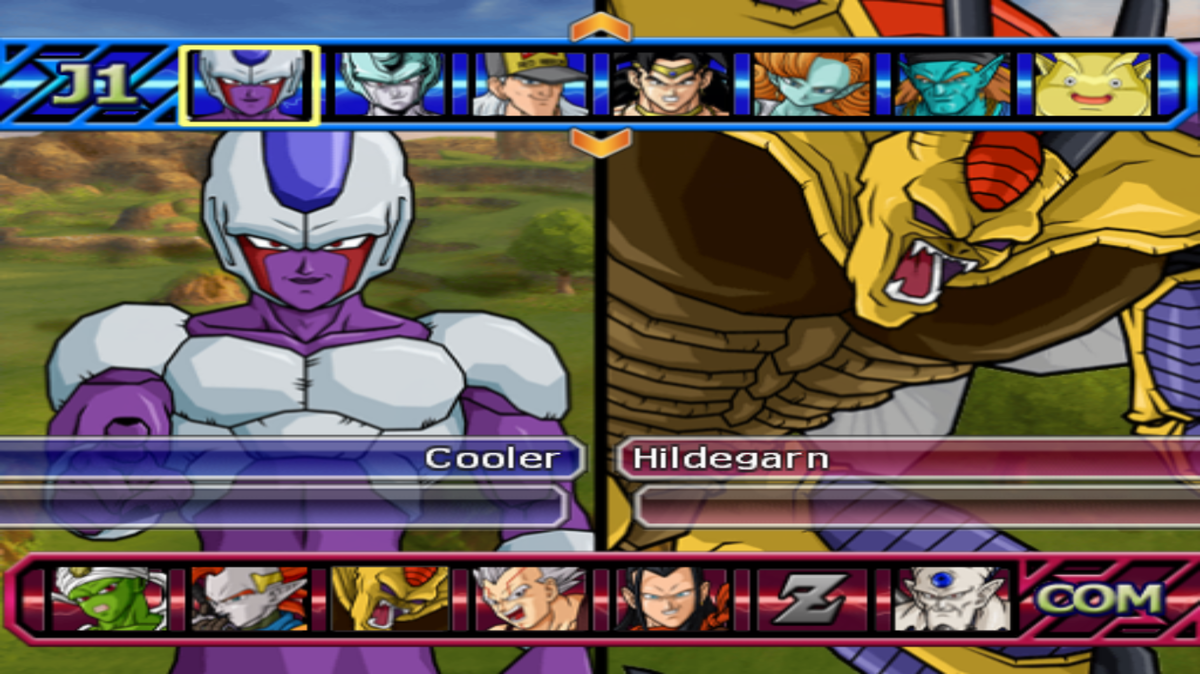Choose the white dragon with blue gem portrait

click(952, 599)
